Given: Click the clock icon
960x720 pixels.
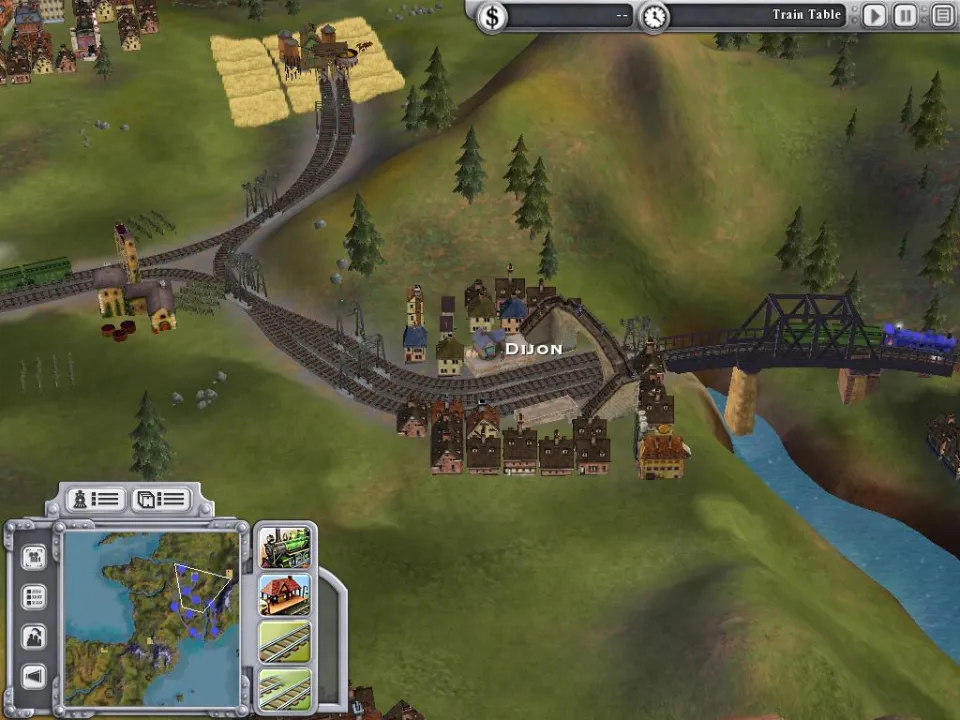Looking at the screenshot, I should tap(654, 16).
